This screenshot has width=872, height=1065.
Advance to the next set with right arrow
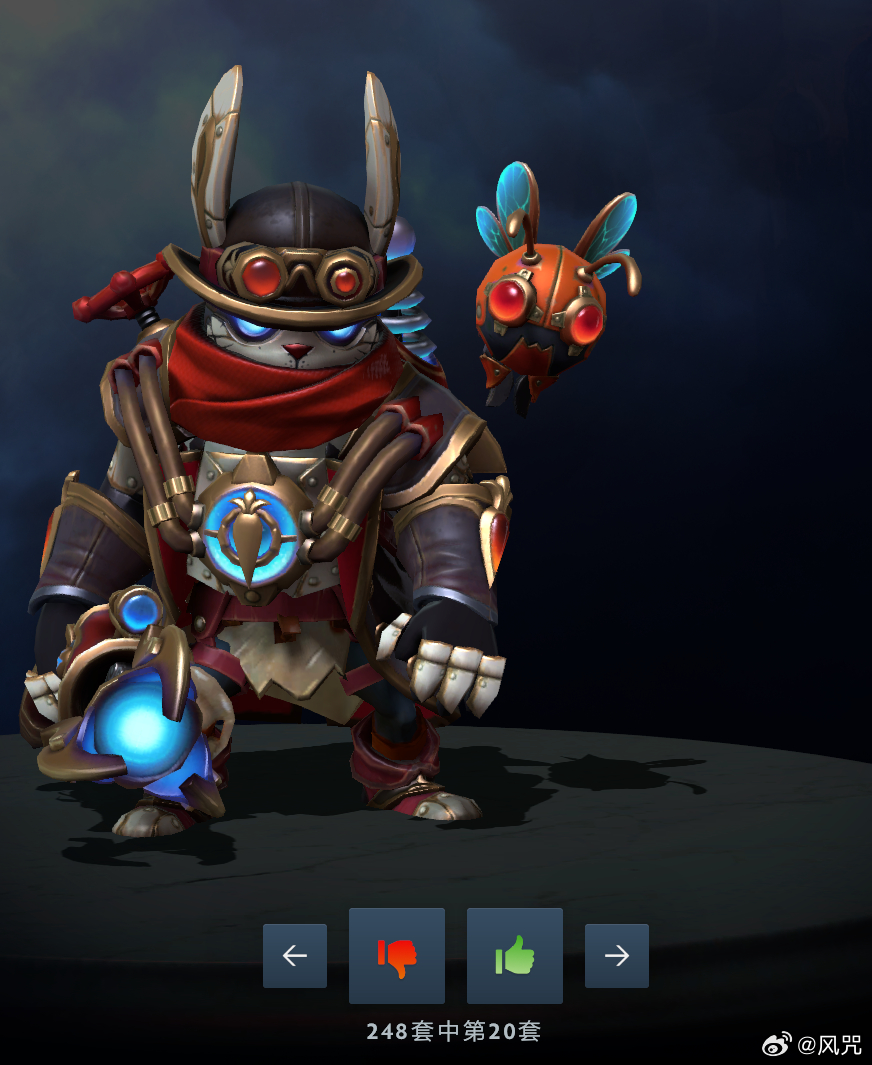(x=617, y=956)
